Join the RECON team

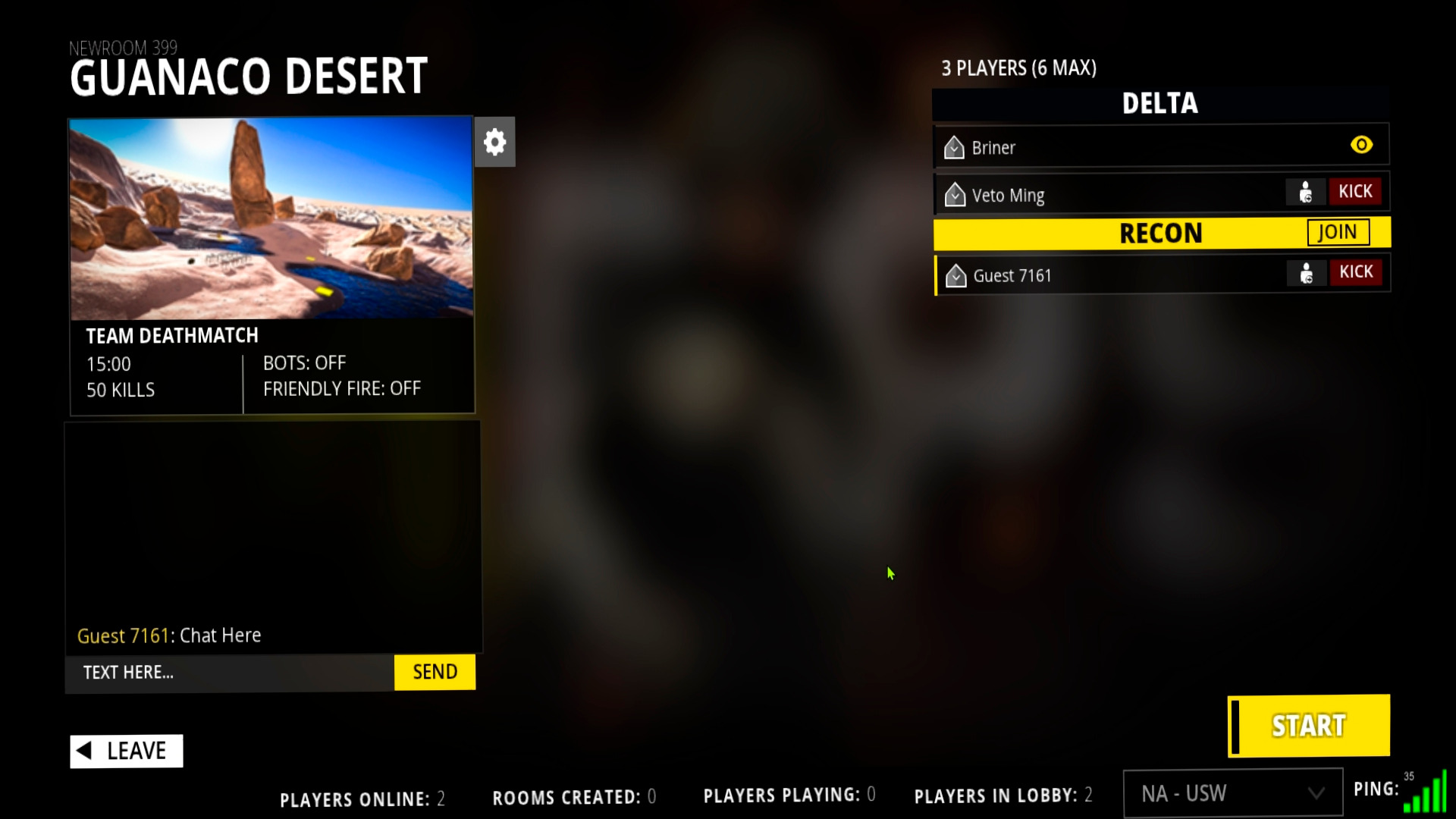tap(1337, 232)
